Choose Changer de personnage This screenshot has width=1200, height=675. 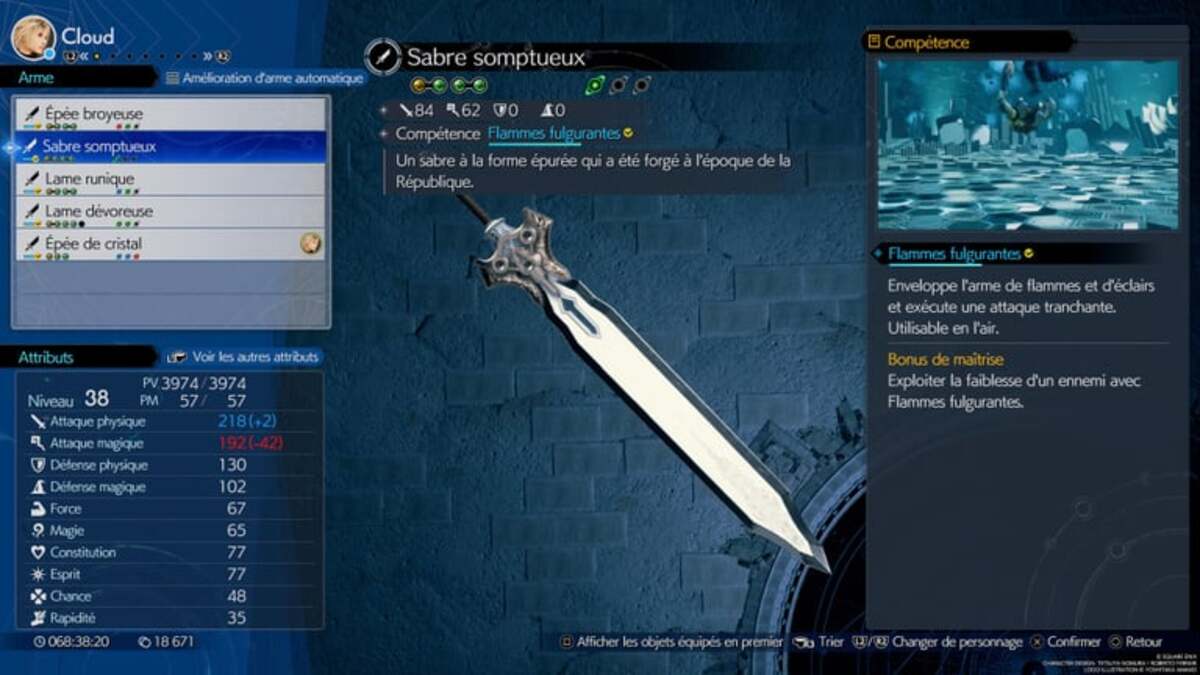[x=946, y=642]
